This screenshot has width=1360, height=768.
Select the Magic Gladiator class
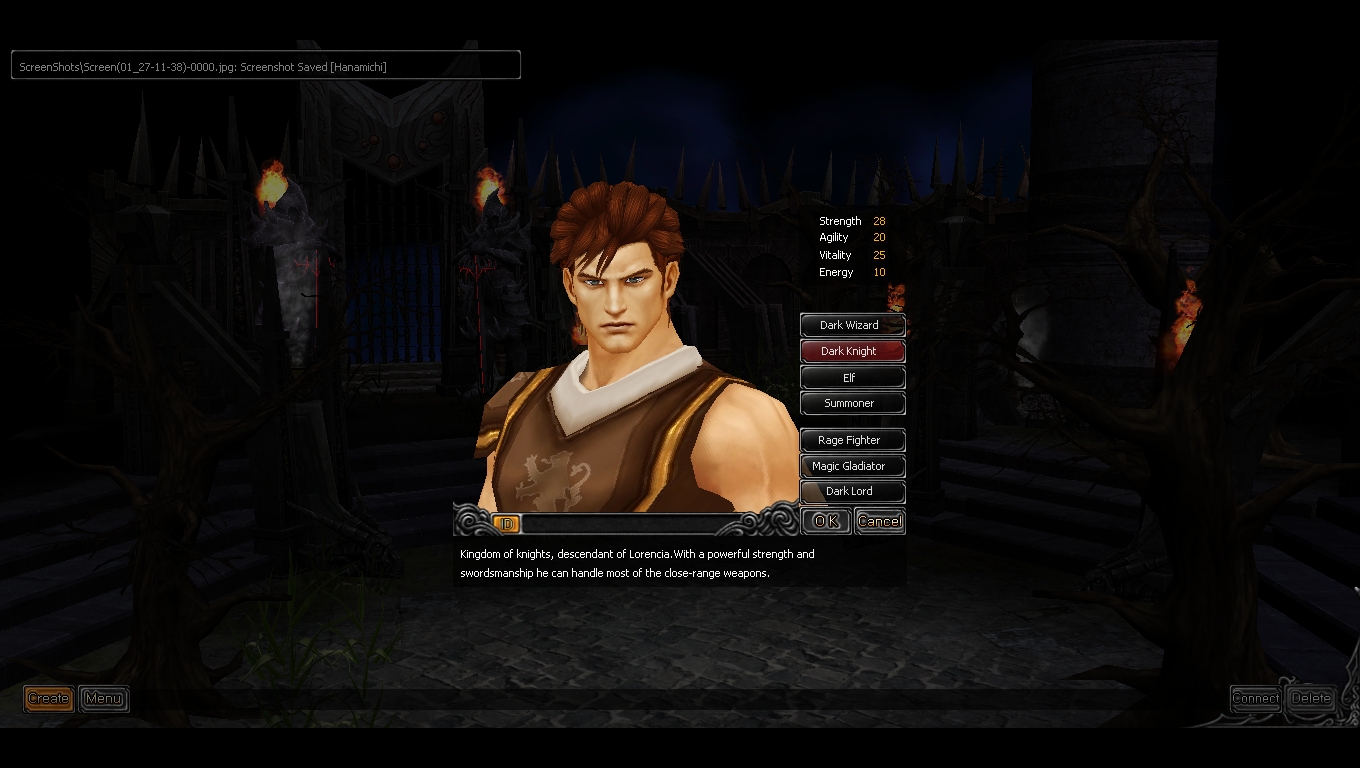[852, 466]
